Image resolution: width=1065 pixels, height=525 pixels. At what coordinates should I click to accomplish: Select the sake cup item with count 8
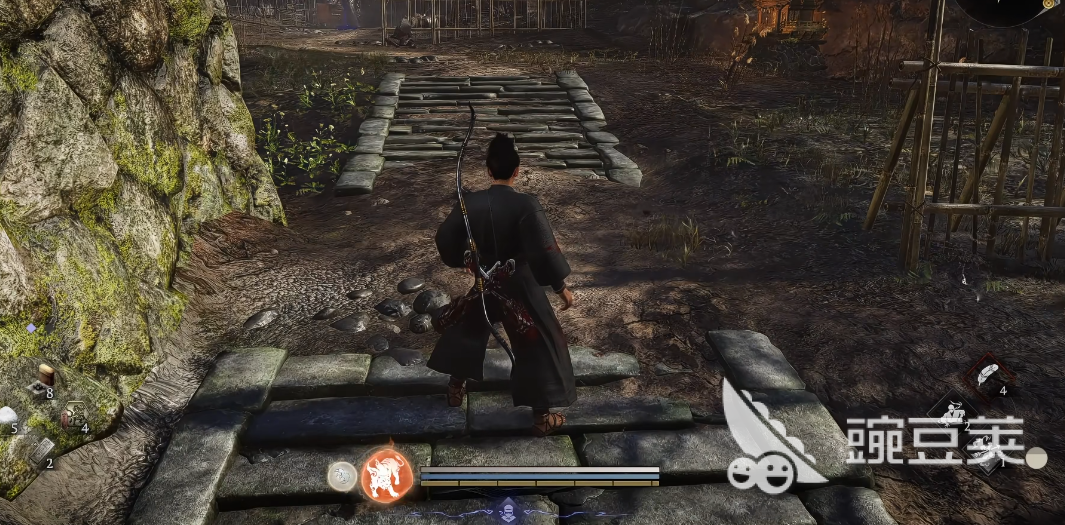point(44,378)
